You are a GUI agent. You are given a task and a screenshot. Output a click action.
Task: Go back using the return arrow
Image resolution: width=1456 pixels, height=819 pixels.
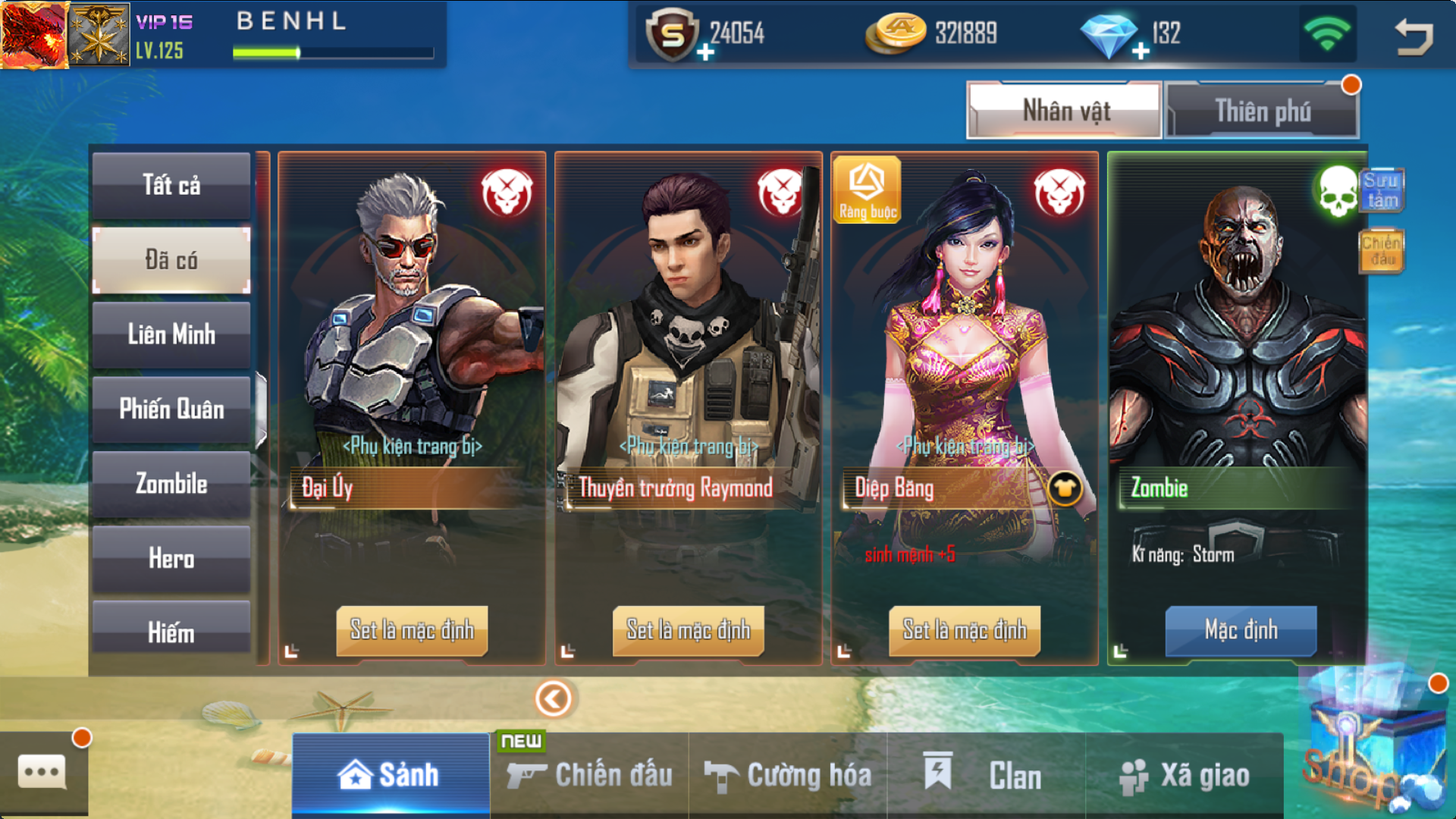pyautogui.click(x=1414, y=36)
